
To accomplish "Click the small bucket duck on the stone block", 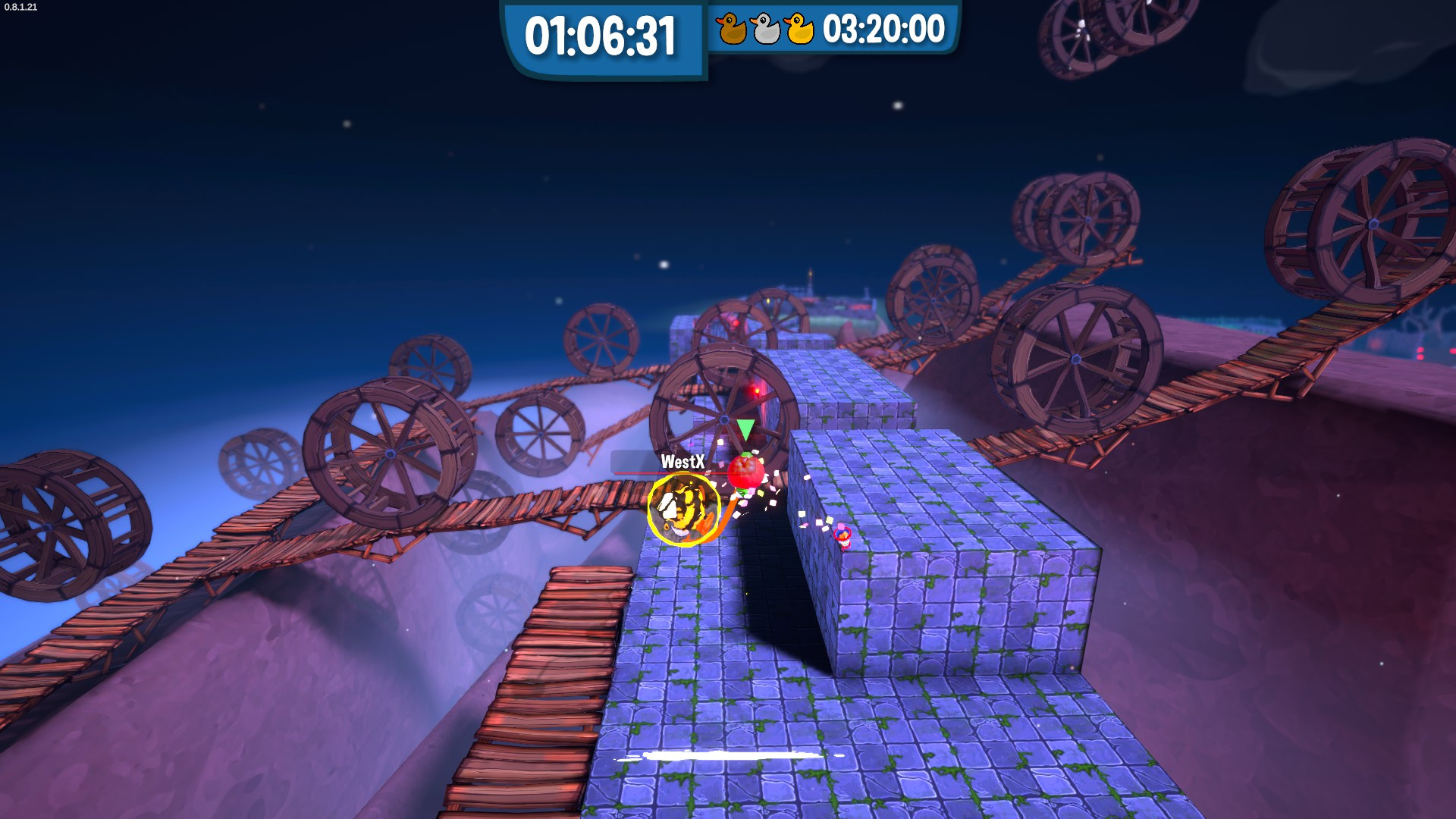I will 842,536.
